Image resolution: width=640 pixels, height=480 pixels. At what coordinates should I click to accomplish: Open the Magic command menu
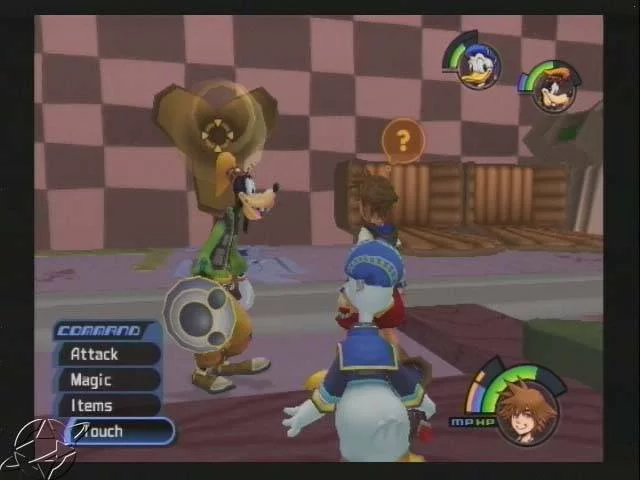coord(108,380)
